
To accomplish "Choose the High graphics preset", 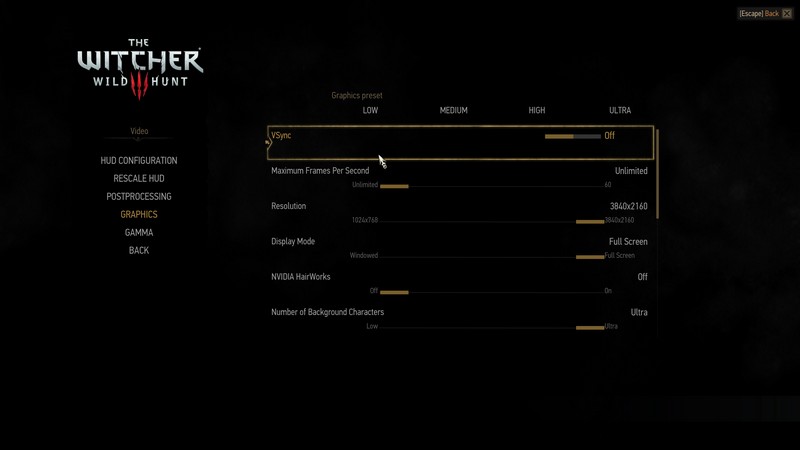I will point(537,111).
